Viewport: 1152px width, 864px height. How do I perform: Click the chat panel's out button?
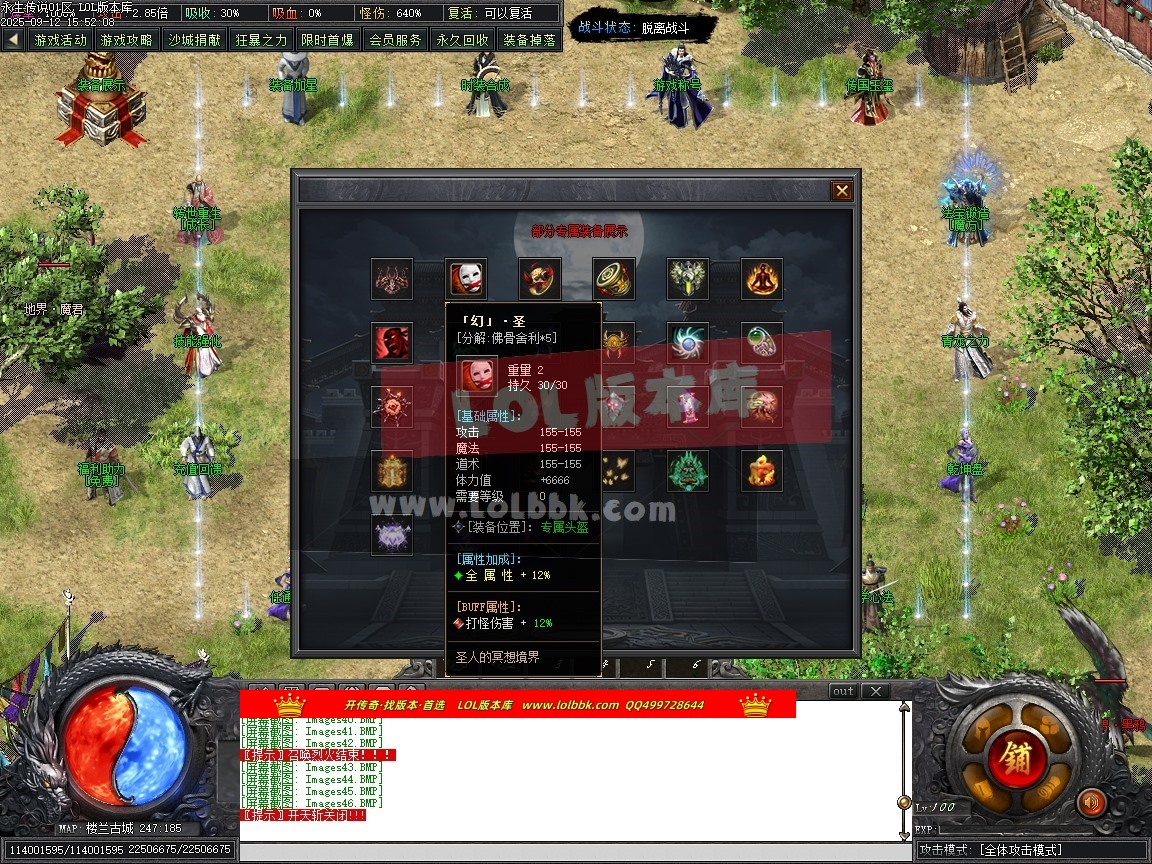843,691
